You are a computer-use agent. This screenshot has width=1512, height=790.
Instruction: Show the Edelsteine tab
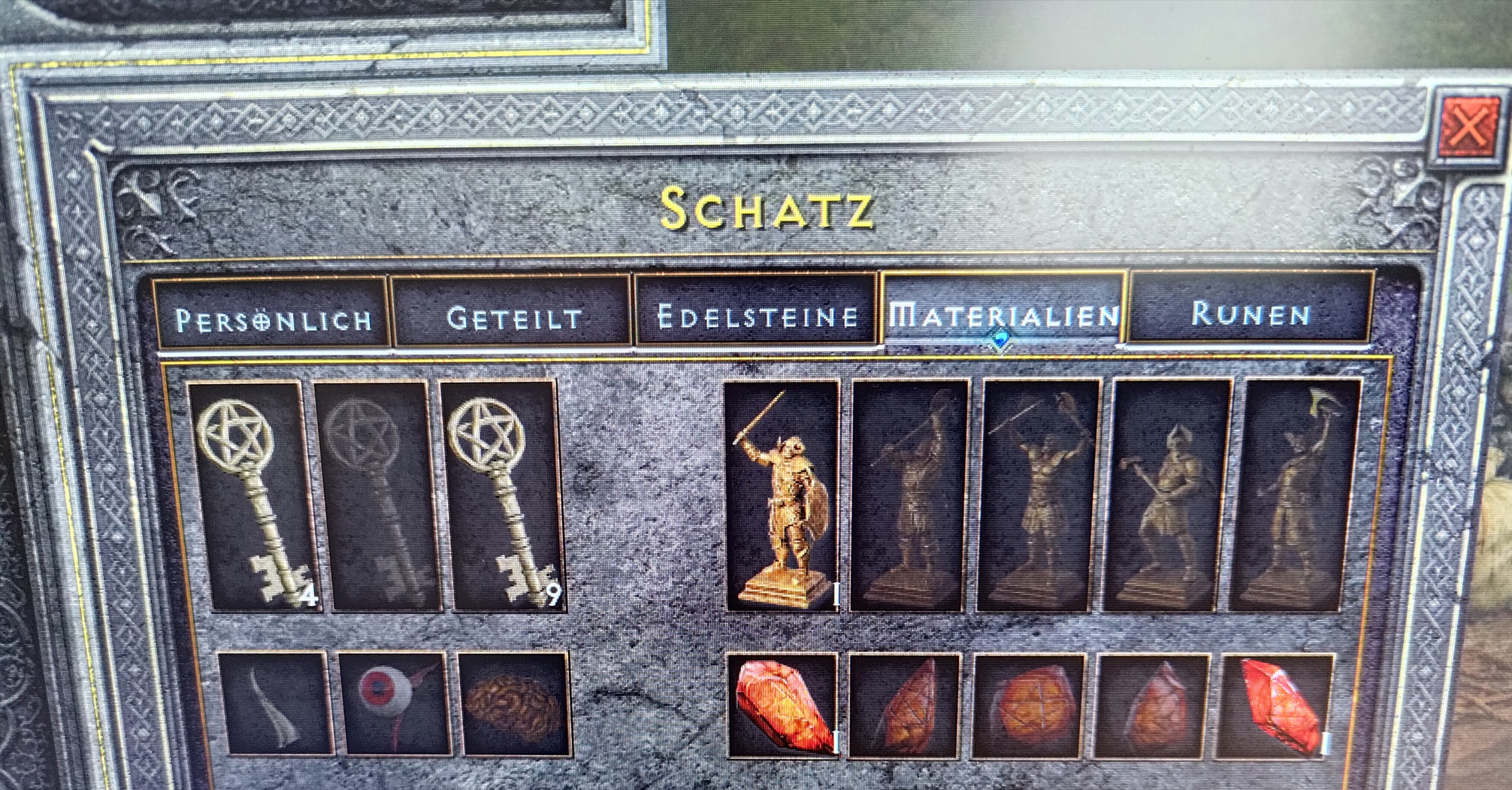[x=757, y=316]
